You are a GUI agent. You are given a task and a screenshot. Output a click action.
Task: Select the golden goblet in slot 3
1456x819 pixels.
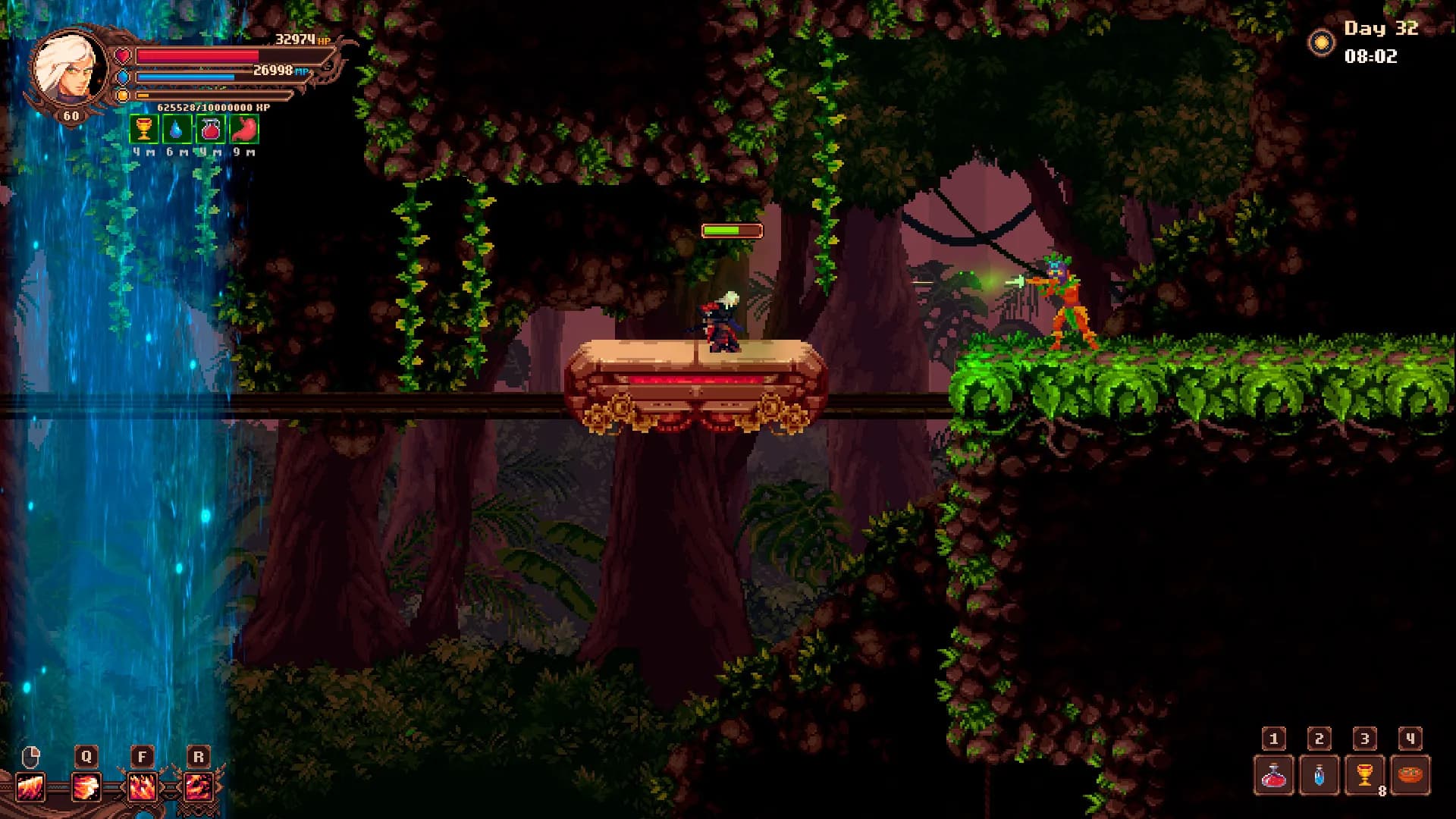[1365, 775]
